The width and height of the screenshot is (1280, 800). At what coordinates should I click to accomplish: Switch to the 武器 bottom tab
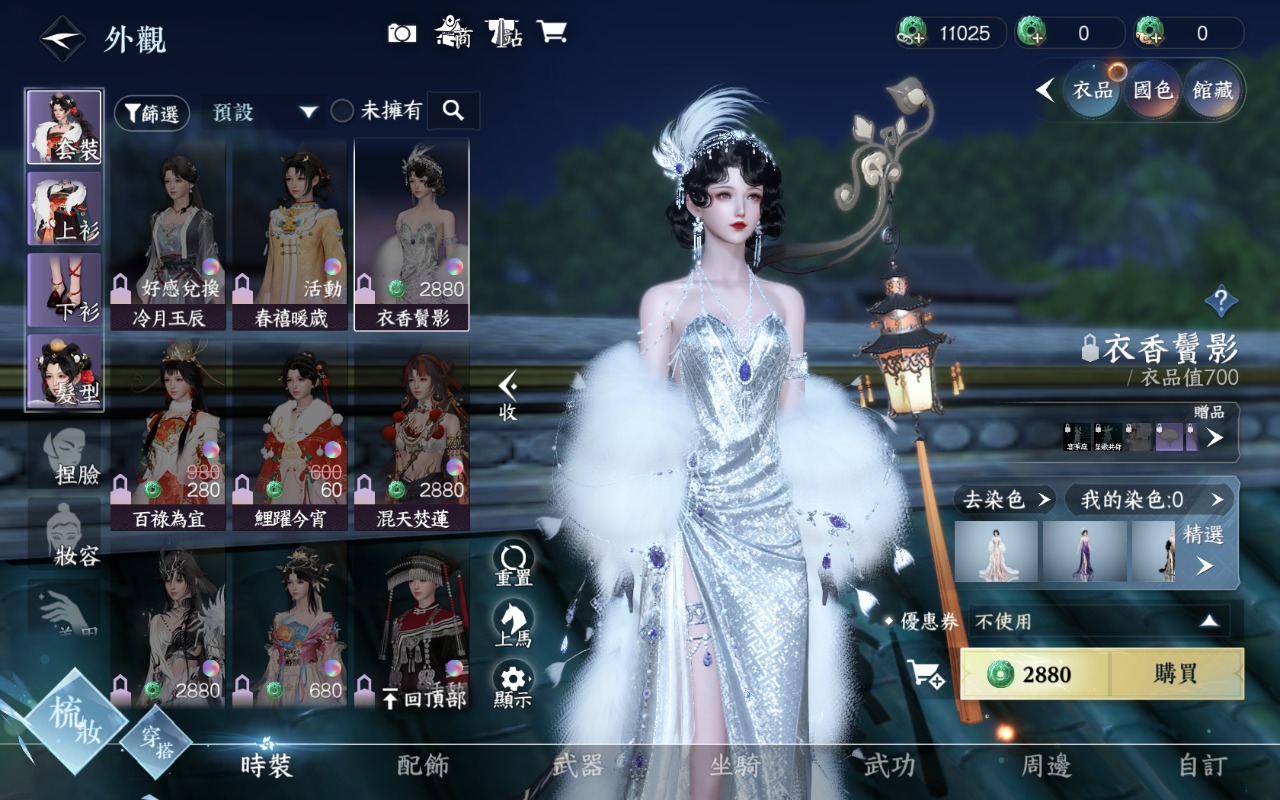coord(578,766)
